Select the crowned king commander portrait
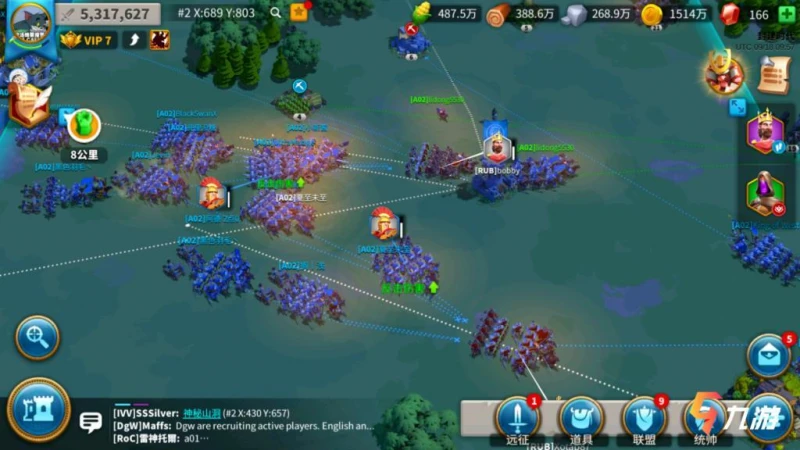 point(764,134)
